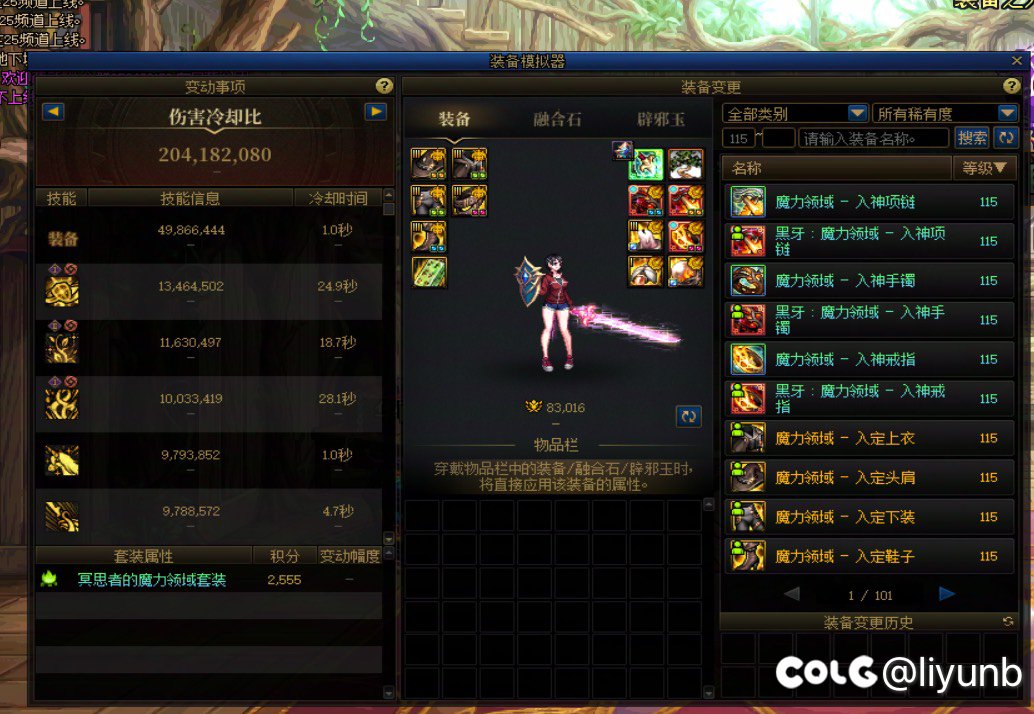Click the 搜索 search button
The width and height of the screenshot is (1034, 714).
(x=971, y=138)
